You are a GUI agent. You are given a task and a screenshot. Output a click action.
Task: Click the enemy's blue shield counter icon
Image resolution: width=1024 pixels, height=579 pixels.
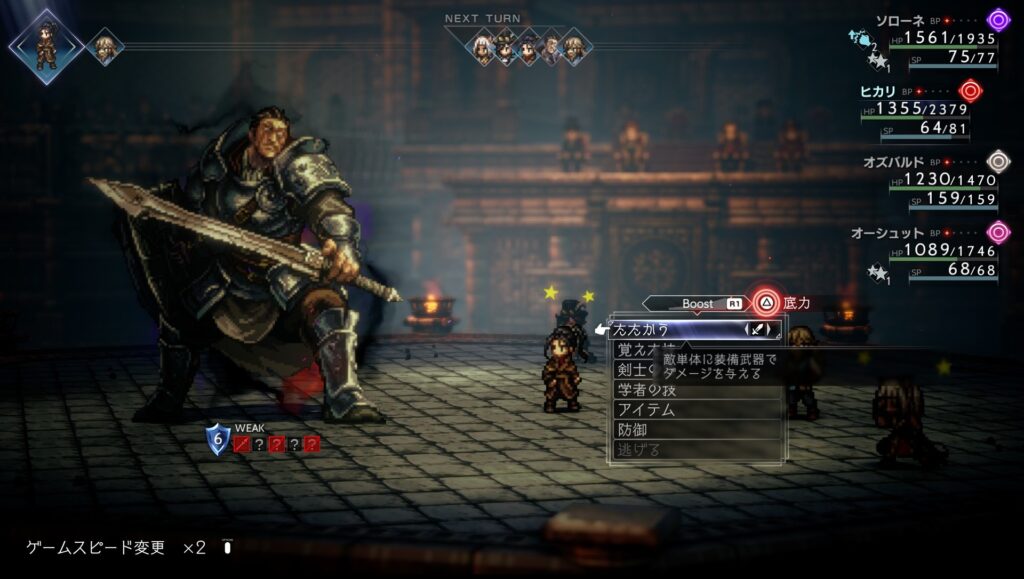coord(217,439)
